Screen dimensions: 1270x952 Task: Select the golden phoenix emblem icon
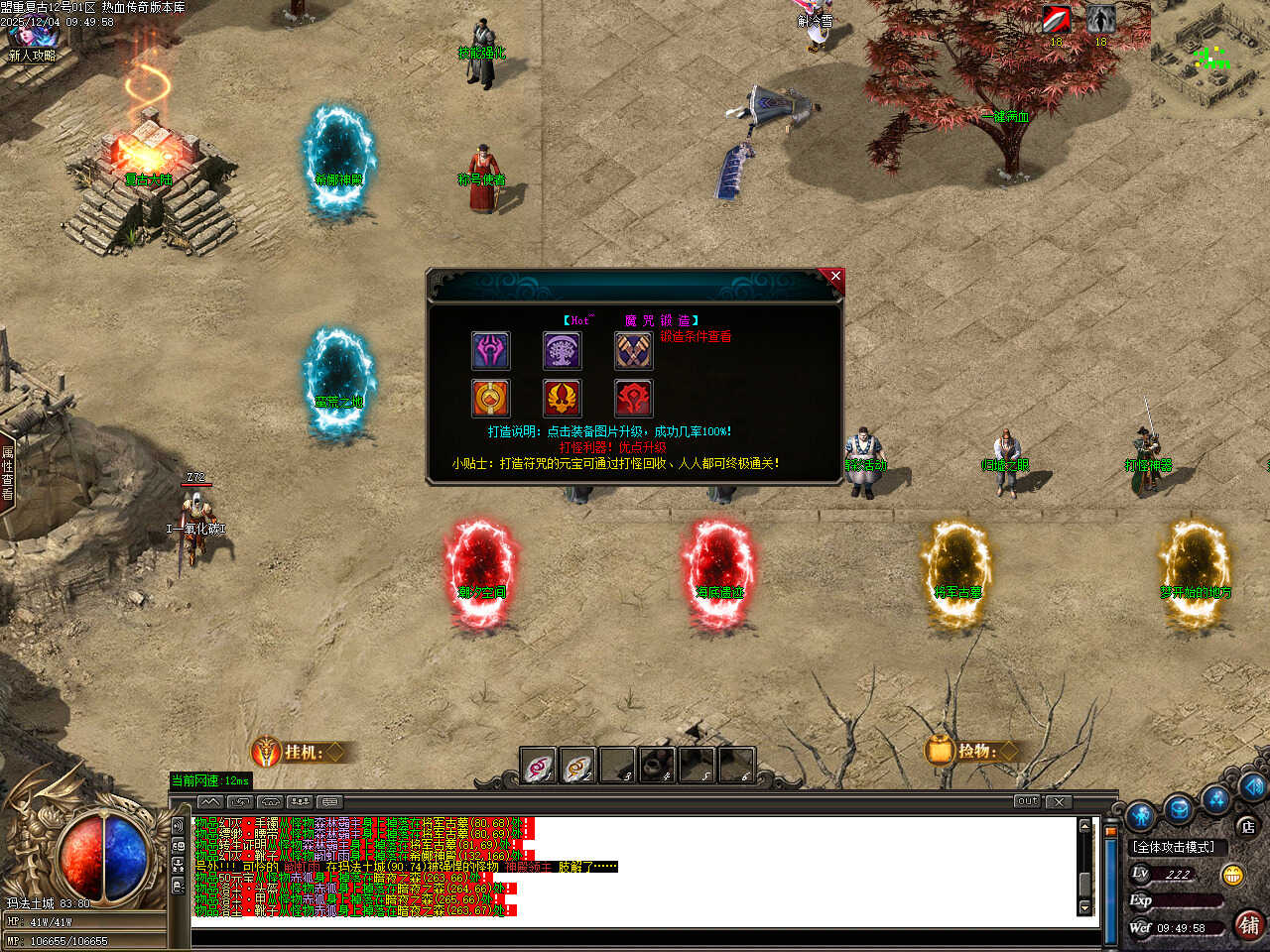click(x=562, y=399)
